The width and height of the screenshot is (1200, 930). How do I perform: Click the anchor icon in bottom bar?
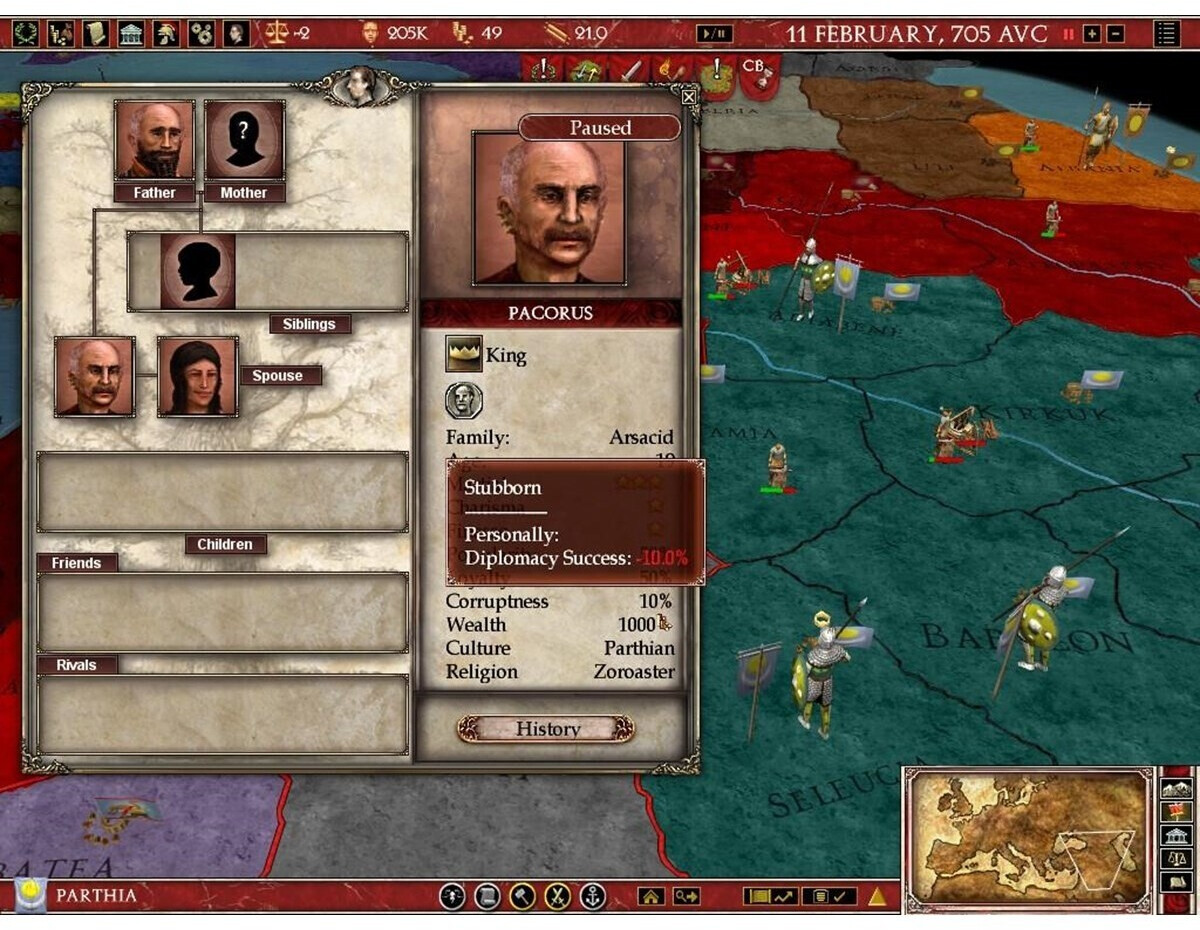pyautogui.click(x=593, y=896)
